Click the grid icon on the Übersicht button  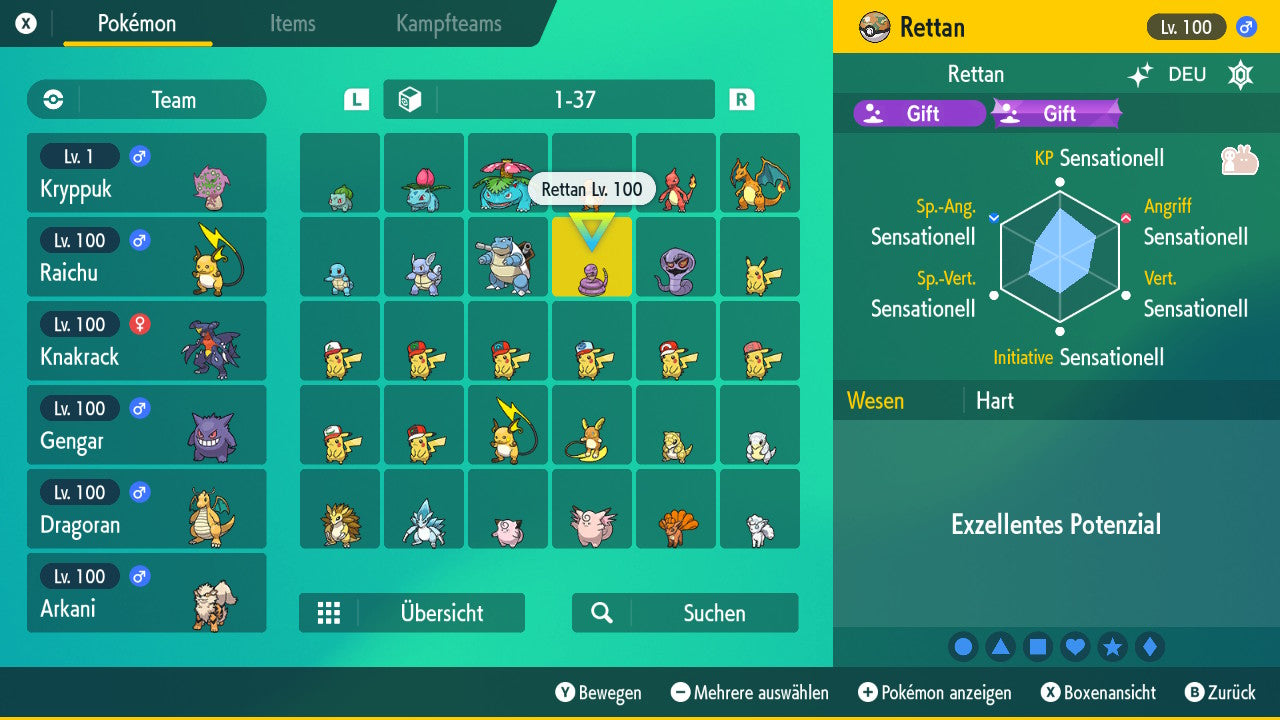pos(329,613)
